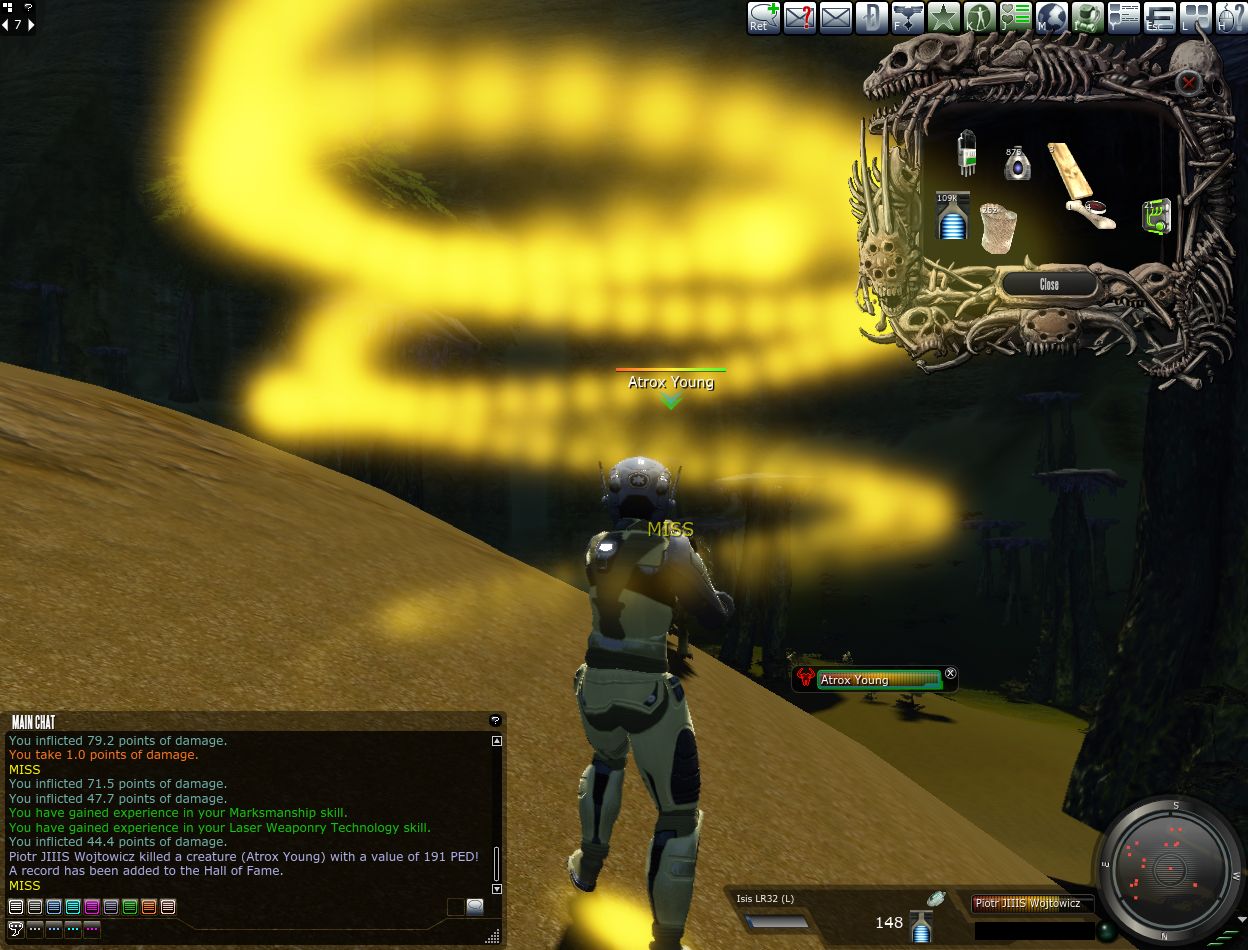Toggle the green chat channel filter
Viewport: 1248px width, 950px height.
pyautogui.click(x=130, y=907)
